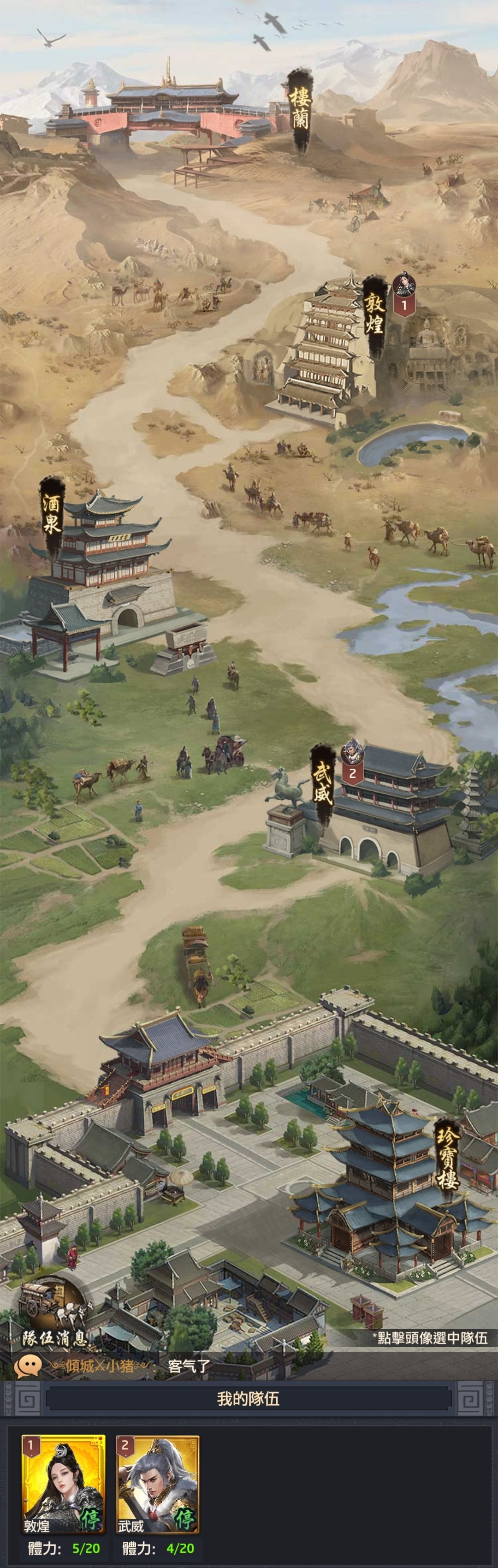Tap the 酒泉 city label
The height and width of the screenshot is (1568, 498).
pos(52,514)
